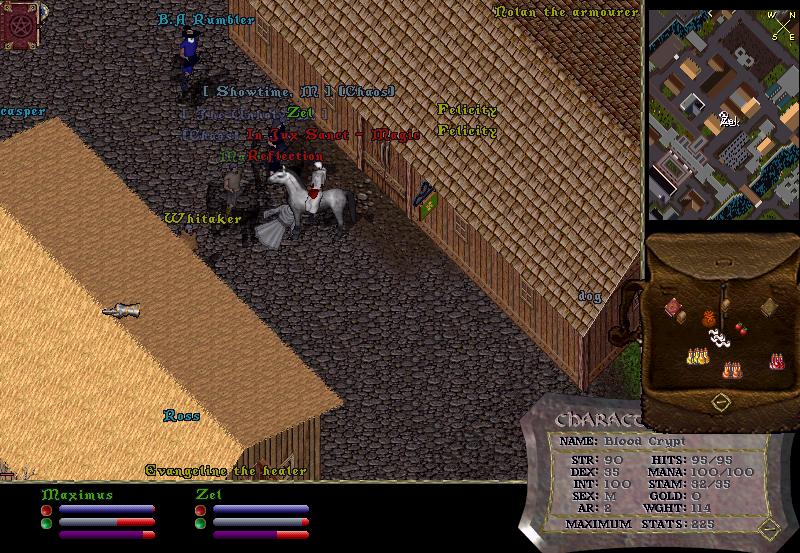Select the red apples in the backpack
Screen dimensions: 800x553
[741, 327]
